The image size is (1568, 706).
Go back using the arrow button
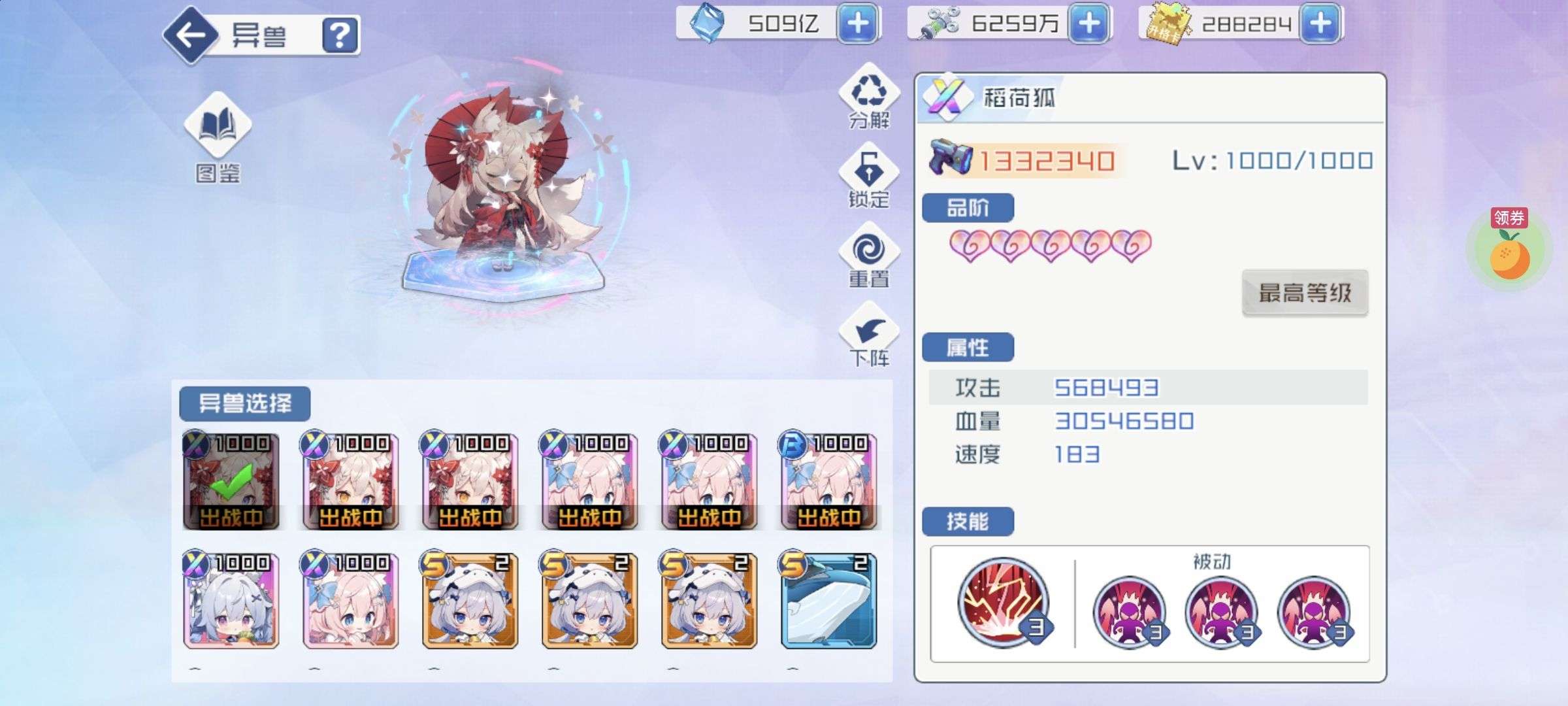pyautogui.click(x=191, y=35)
